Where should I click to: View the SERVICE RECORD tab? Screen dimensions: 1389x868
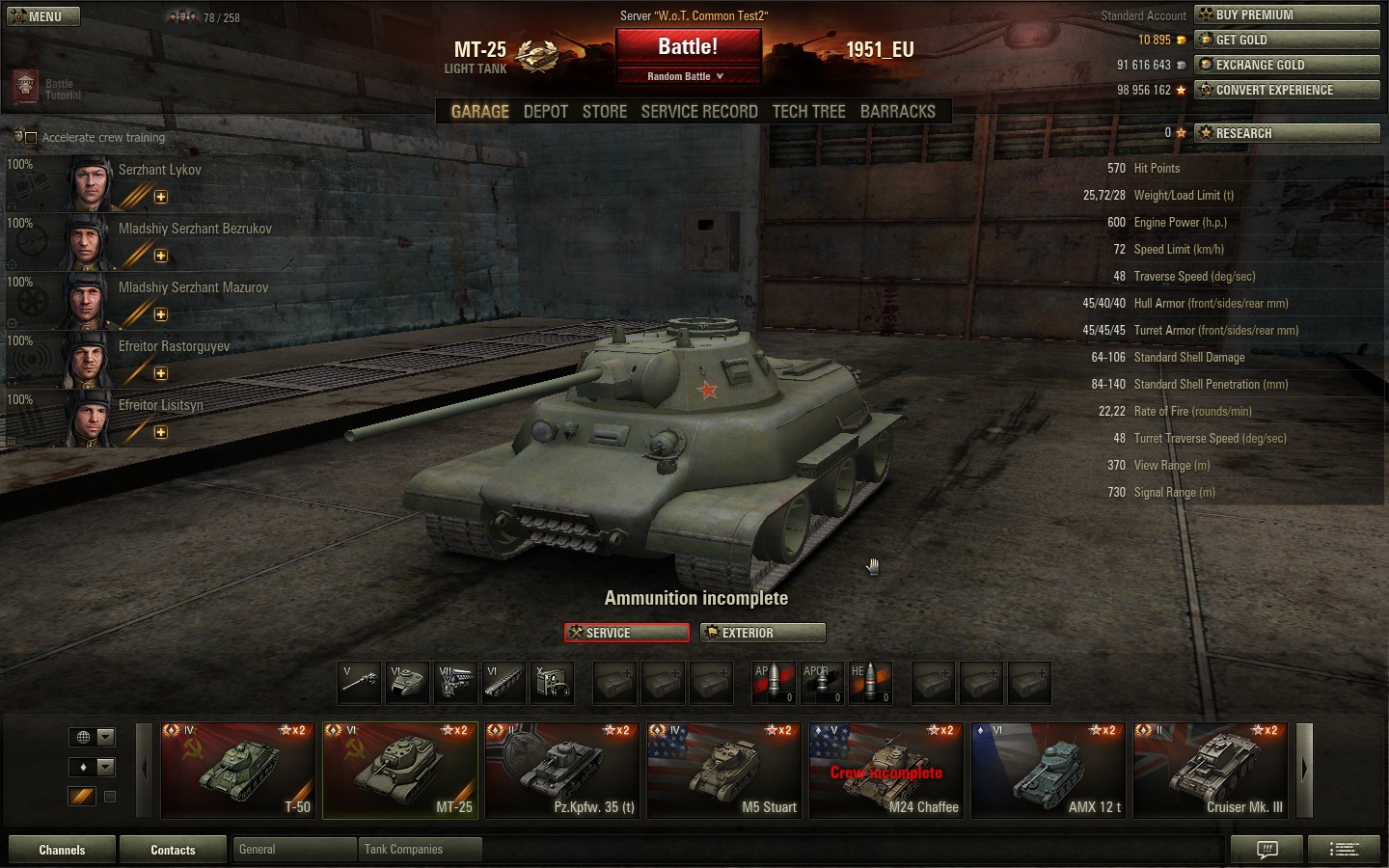pyautogui.click(x=699, y=112)
